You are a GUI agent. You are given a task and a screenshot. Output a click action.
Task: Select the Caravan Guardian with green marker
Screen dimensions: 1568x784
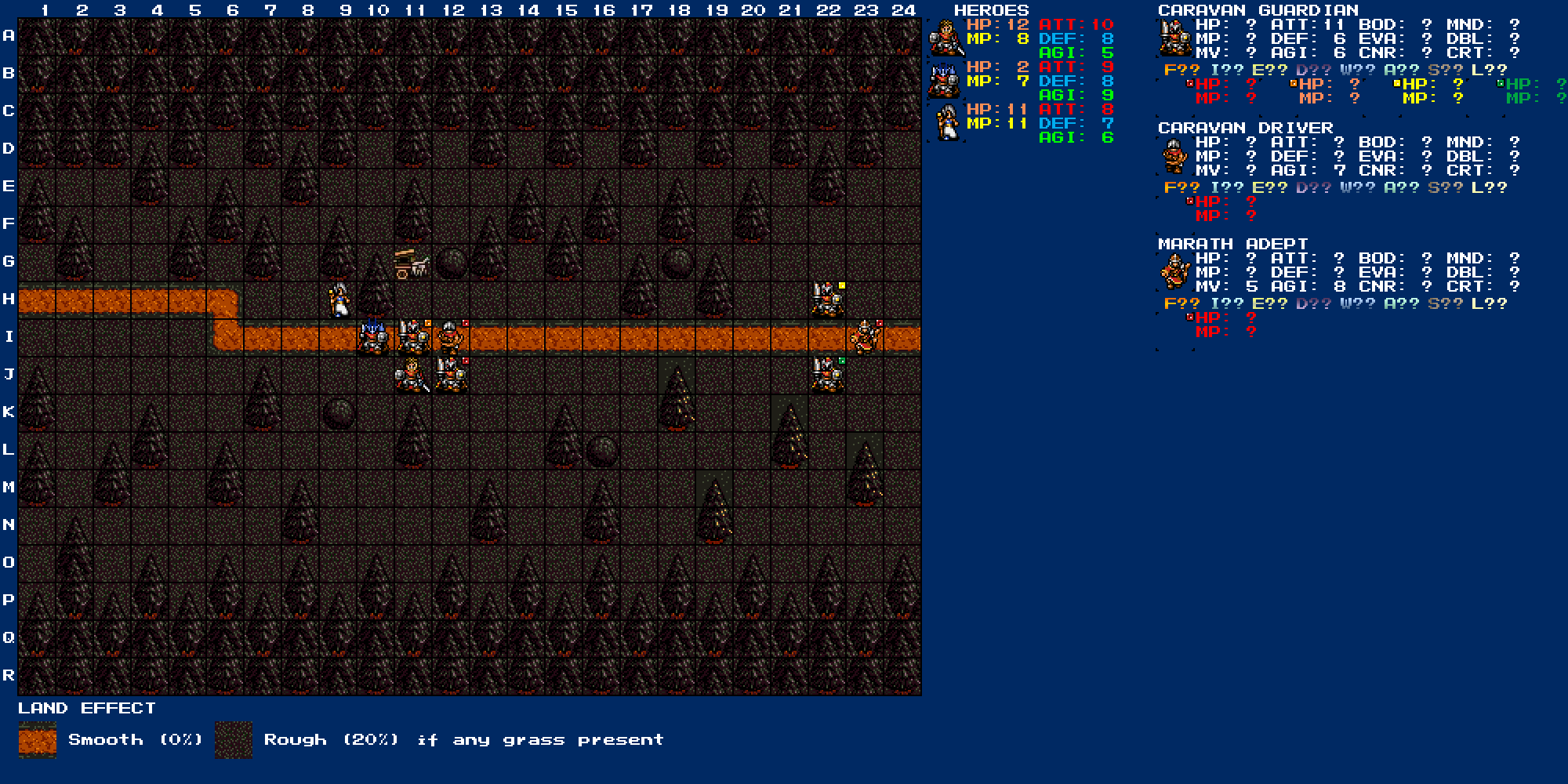[x=827, y=375]
